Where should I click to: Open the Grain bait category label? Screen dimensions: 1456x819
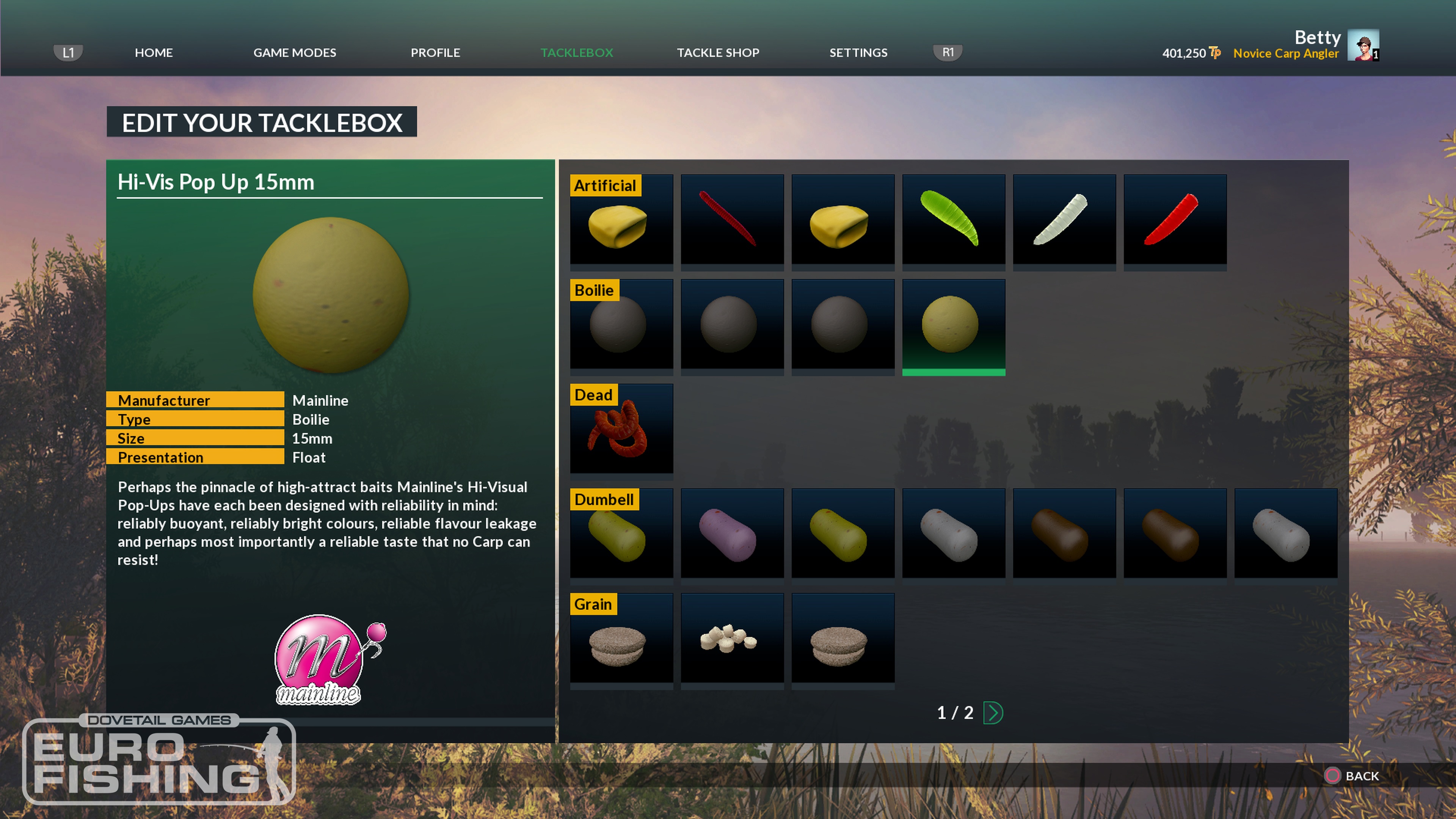point(593,604)
